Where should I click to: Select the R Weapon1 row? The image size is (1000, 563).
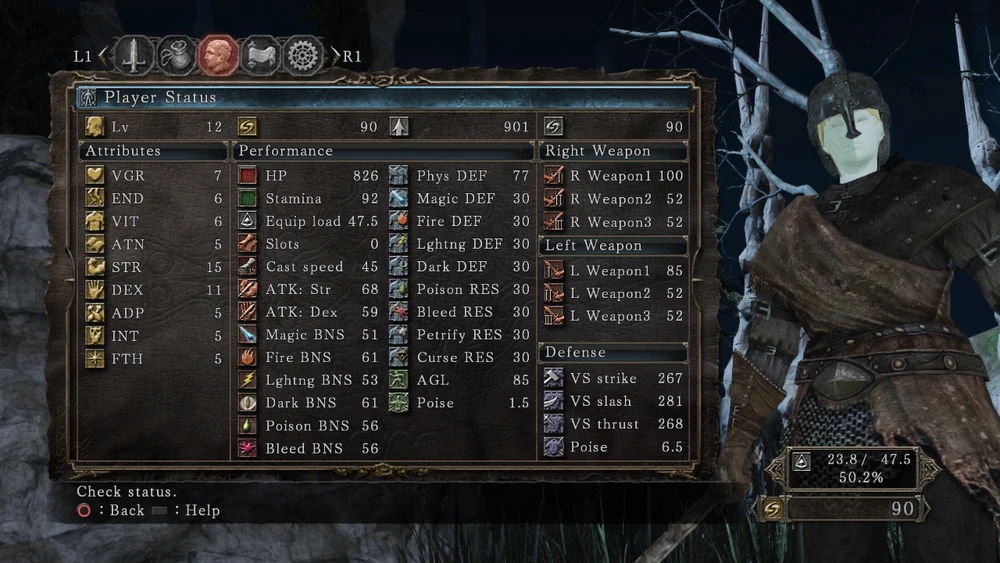point(613,176)
